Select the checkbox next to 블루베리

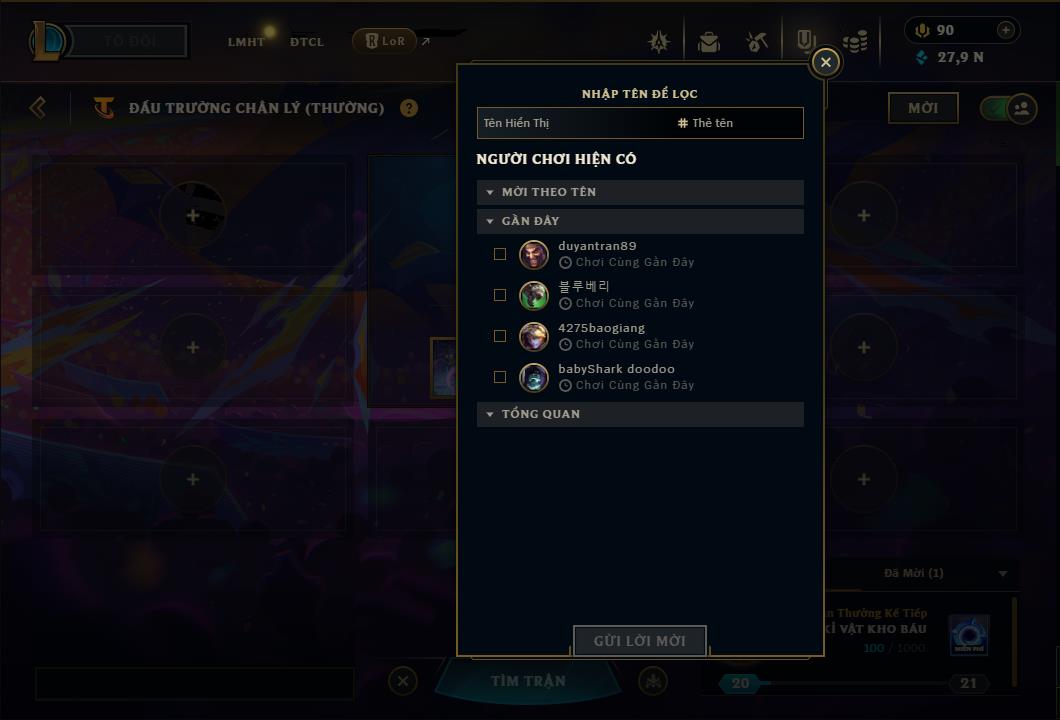coord(500,295)
